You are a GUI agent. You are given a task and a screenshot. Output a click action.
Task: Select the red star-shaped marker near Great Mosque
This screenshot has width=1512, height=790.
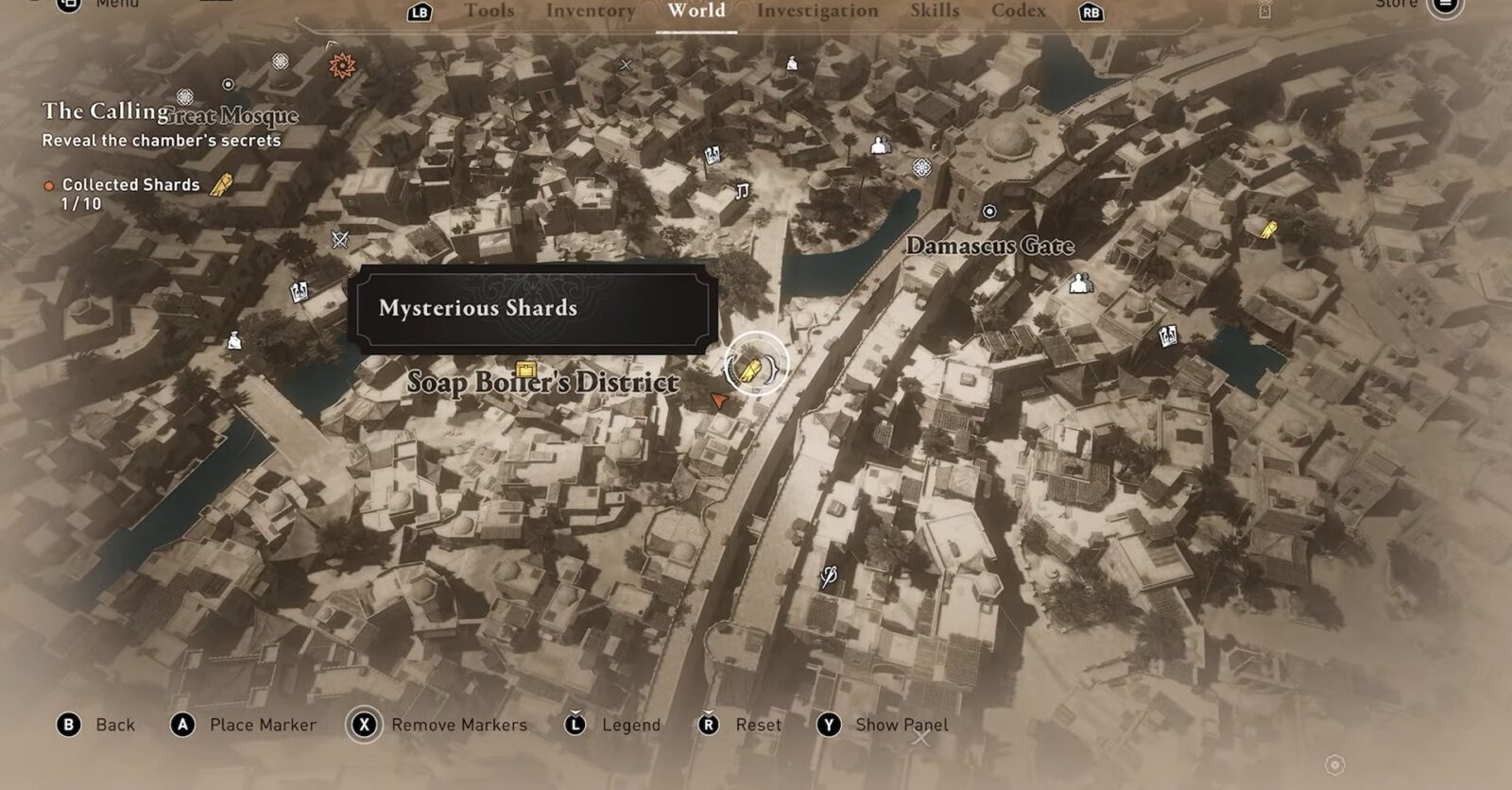341,65
